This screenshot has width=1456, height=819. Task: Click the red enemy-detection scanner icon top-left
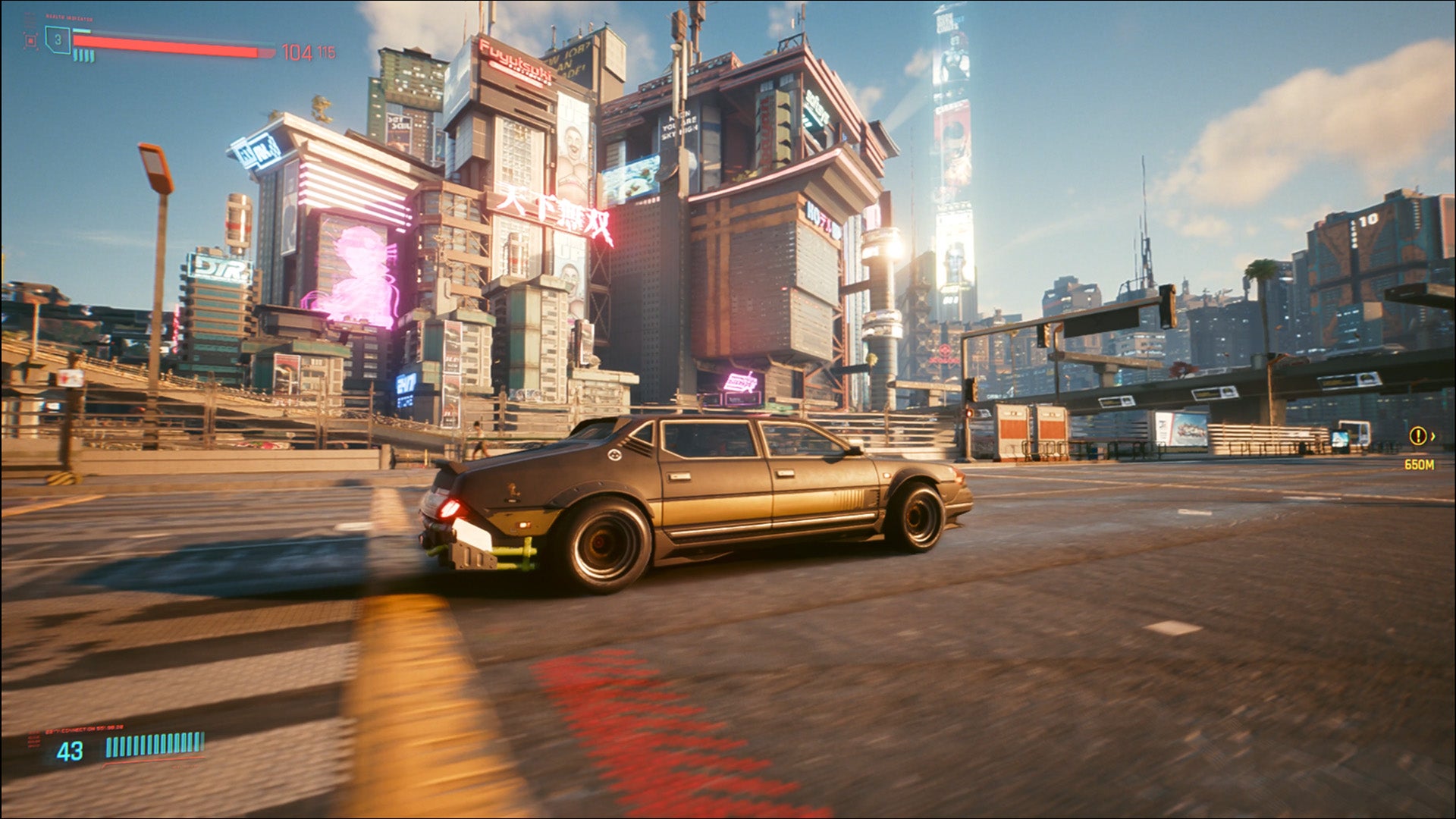point(32,39)
